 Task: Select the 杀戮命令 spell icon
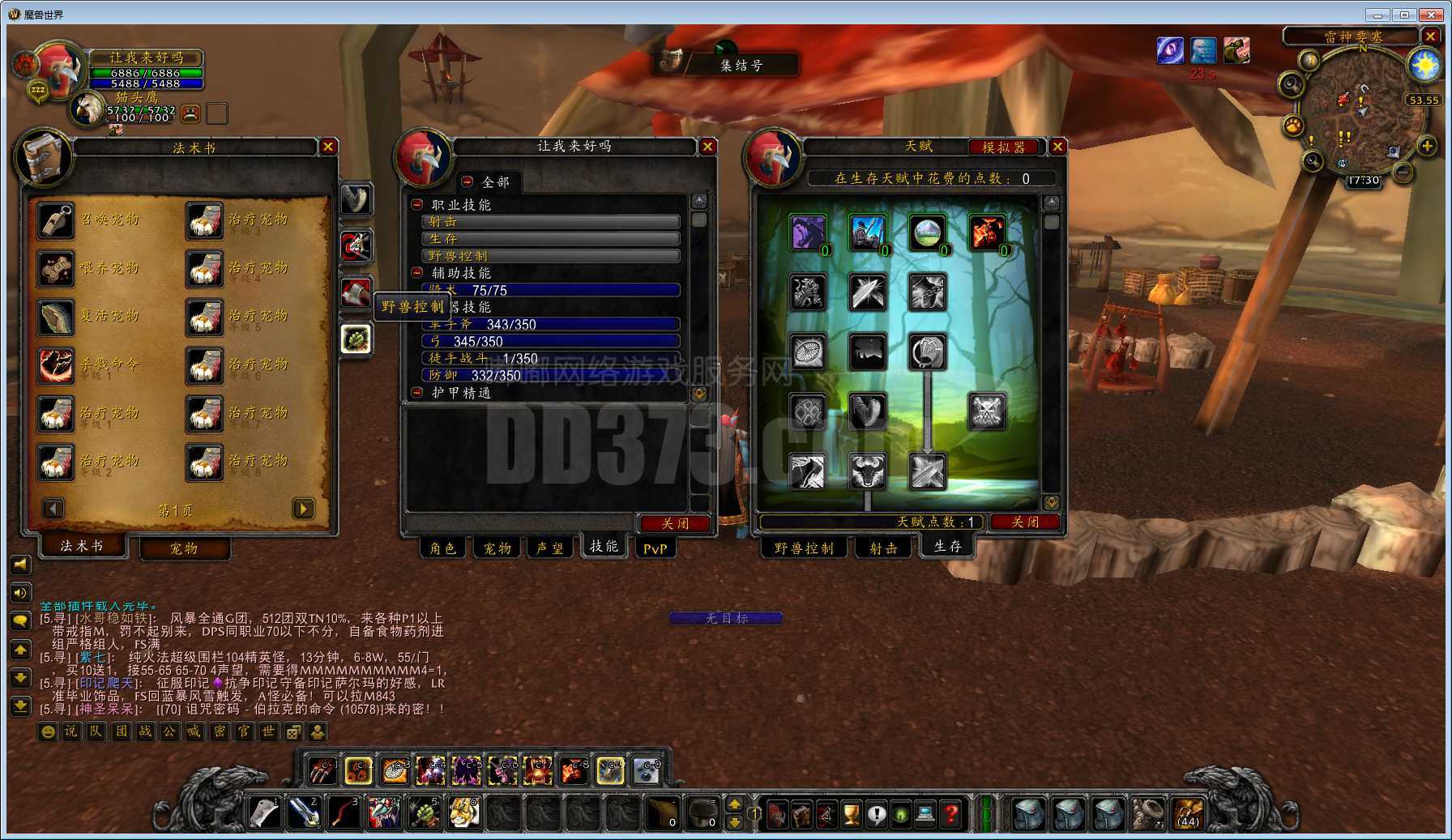click(56, 365)
